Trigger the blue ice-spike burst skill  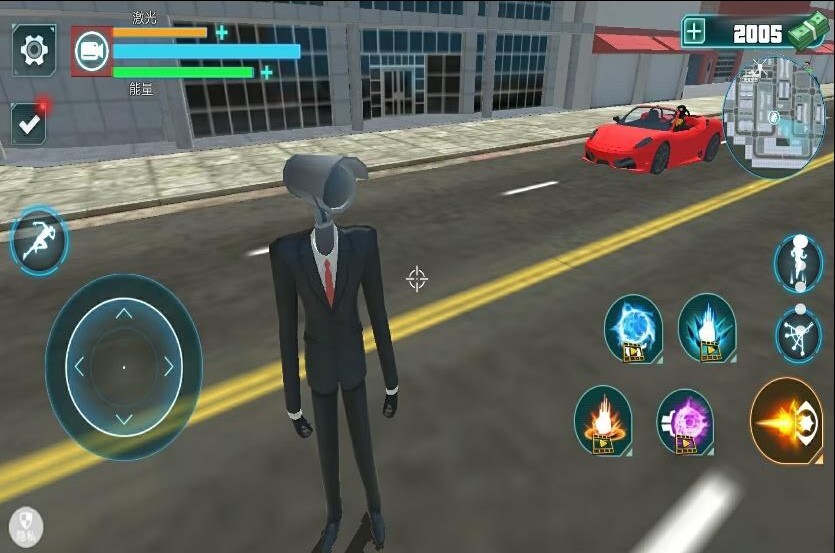tap(707, 327)
